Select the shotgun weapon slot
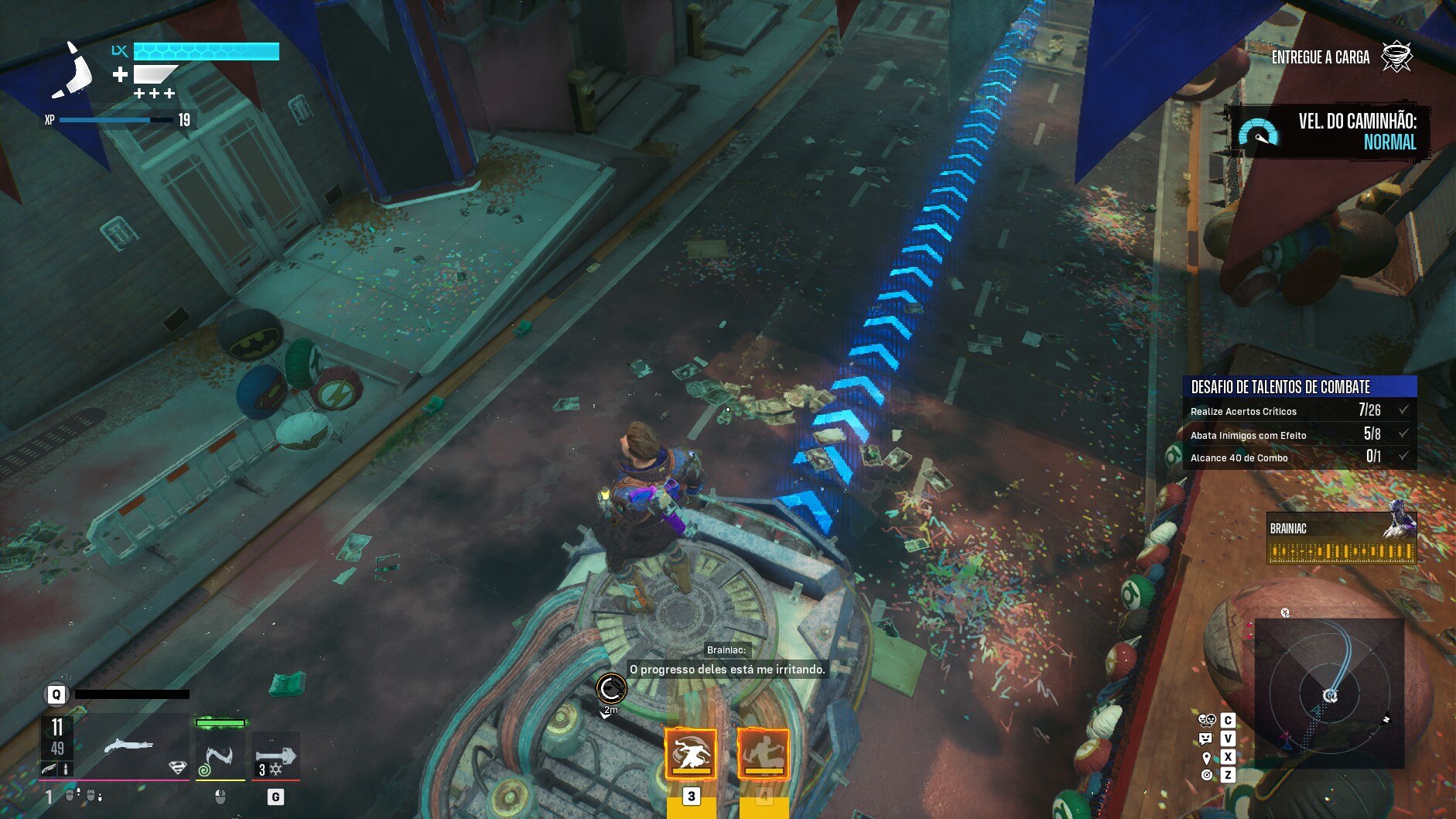The width and height of the screenshot is (1456, 819). click(x=128, y=747)
